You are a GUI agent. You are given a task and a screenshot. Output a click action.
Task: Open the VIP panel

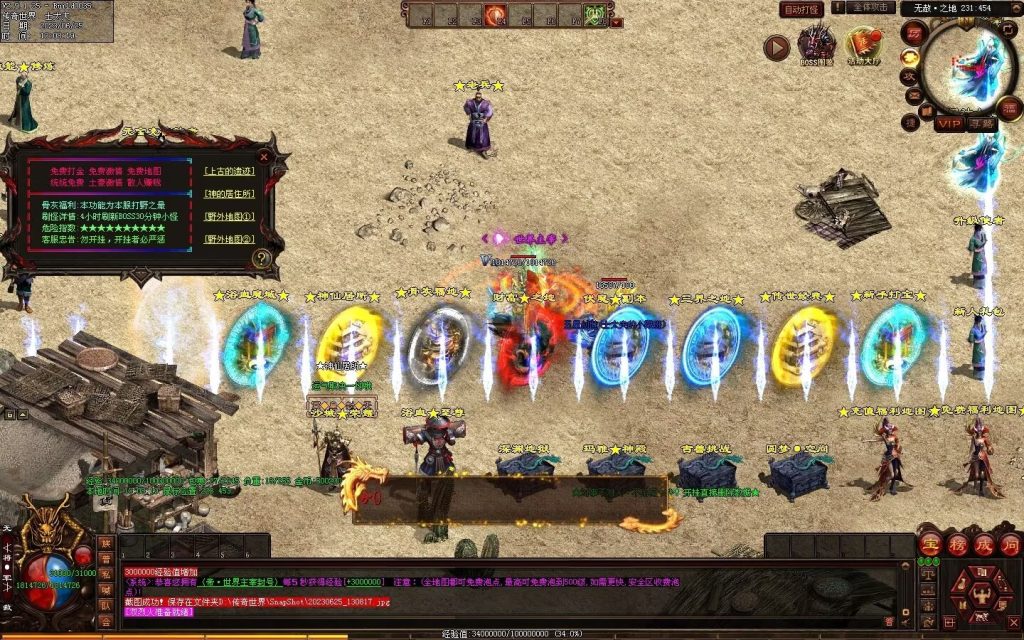(x=949, y=123)
